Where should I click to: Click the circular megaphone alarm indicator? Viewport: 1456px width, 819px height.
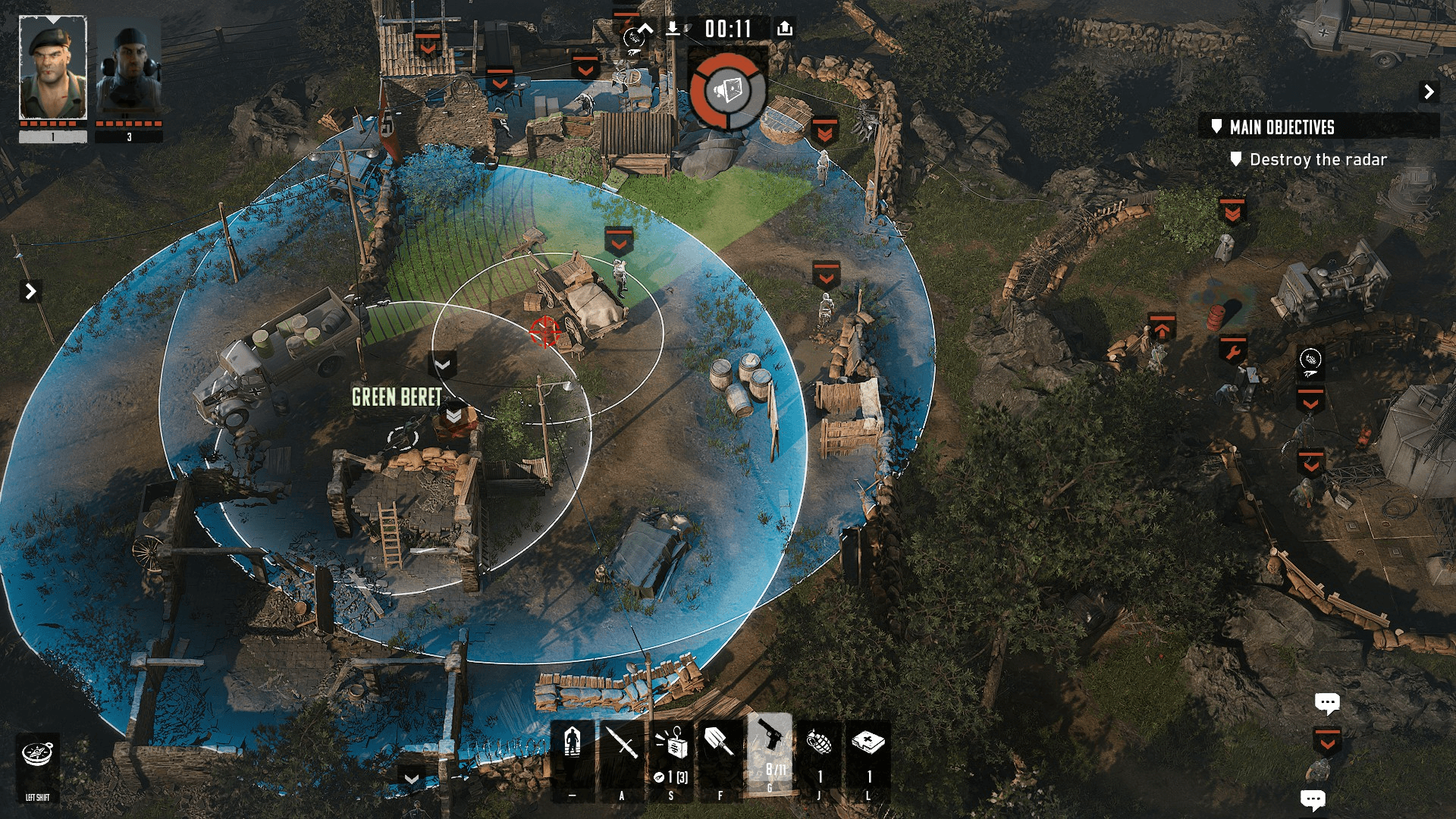(x=728, y=91)
